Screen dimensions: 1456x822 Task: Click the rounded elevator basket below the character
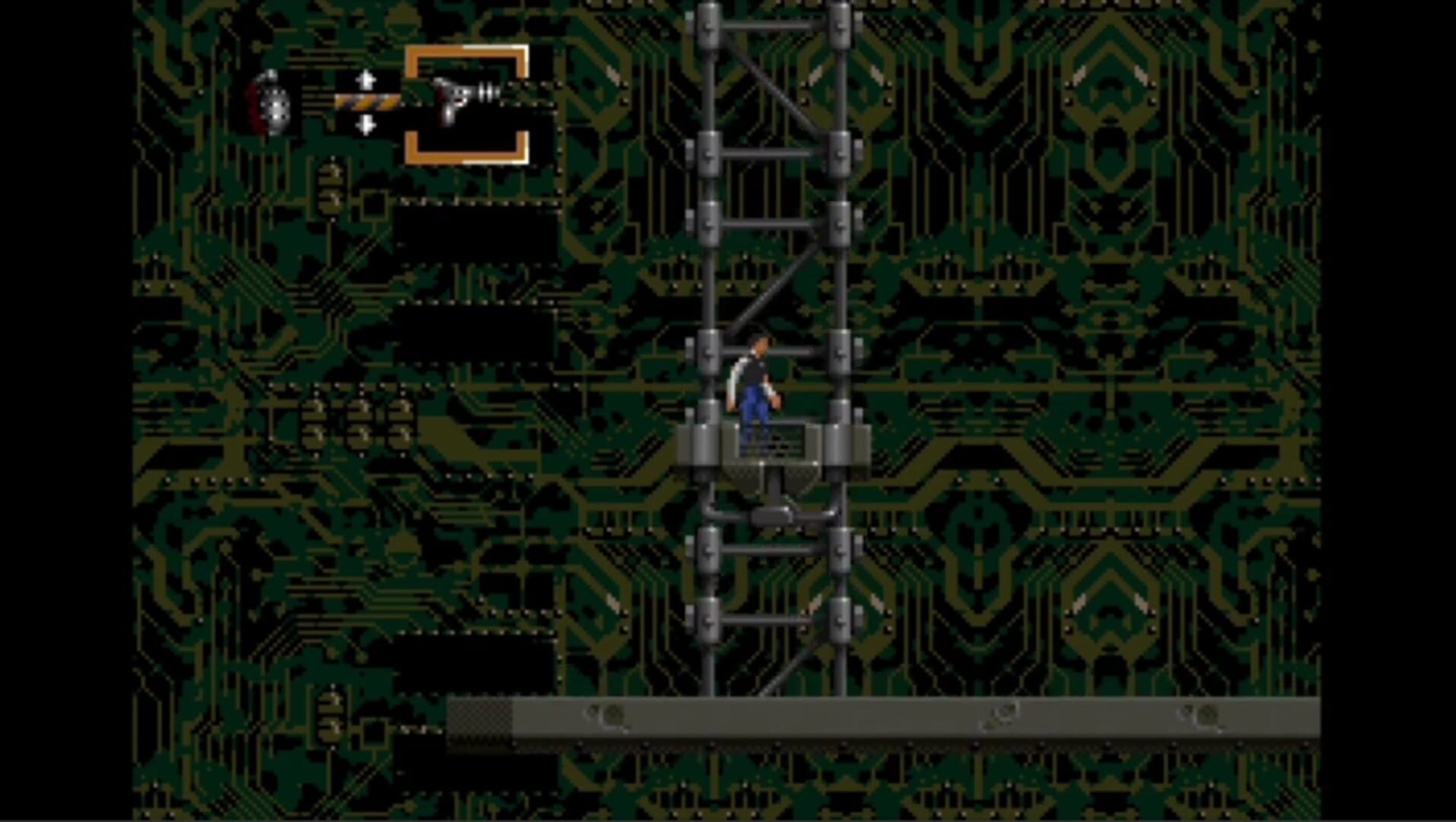(774, 479)
